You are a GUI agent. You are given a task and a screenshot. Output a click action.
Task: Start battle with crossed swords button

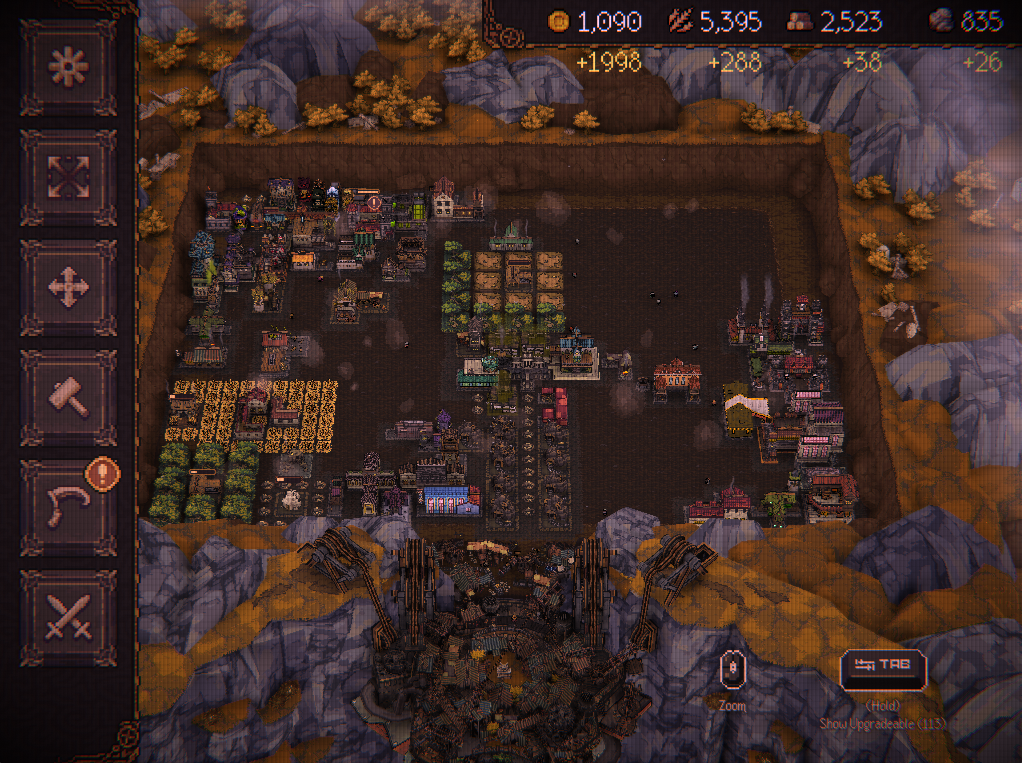click(x=68, y=617)
